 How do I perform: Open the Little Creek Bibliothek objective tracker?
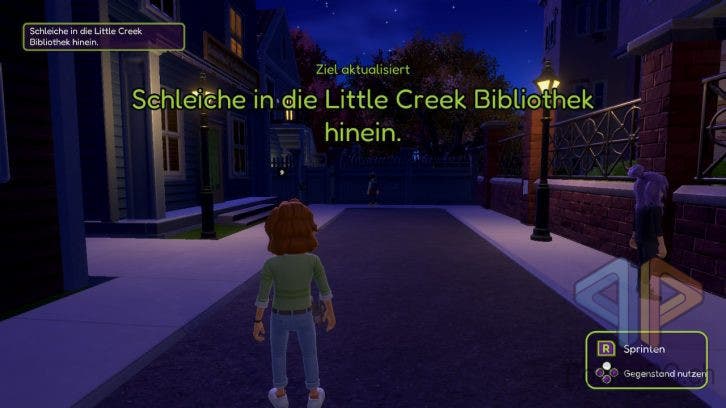[105, 36]
